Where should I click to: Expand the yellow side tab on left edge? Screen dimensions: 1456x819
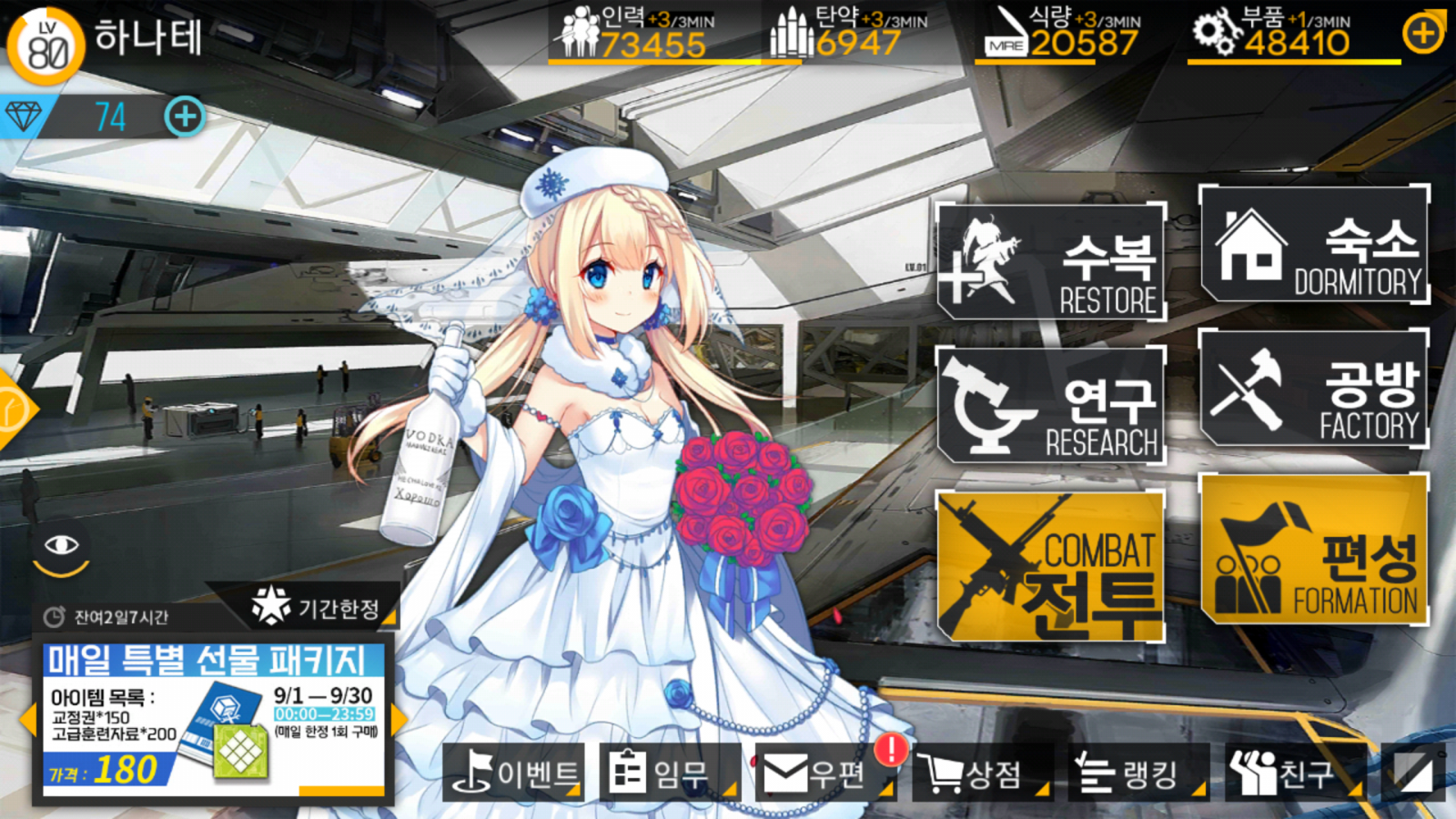(x=15, y=409)
